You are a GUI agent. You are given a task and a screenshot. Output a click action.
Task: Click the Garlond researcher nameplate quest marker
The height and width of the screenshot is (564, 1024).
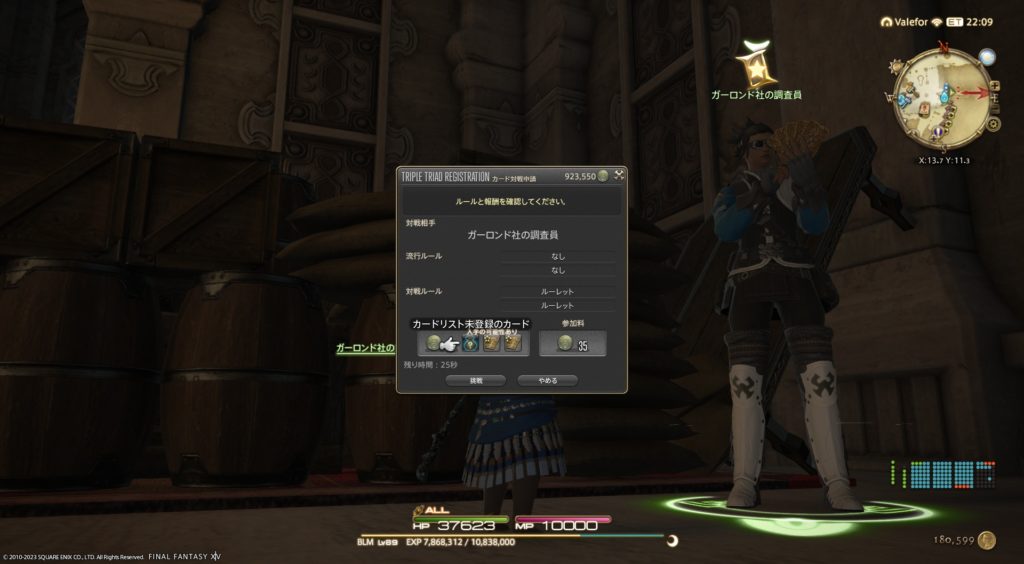pyautogui.click(x=755, y=64)
